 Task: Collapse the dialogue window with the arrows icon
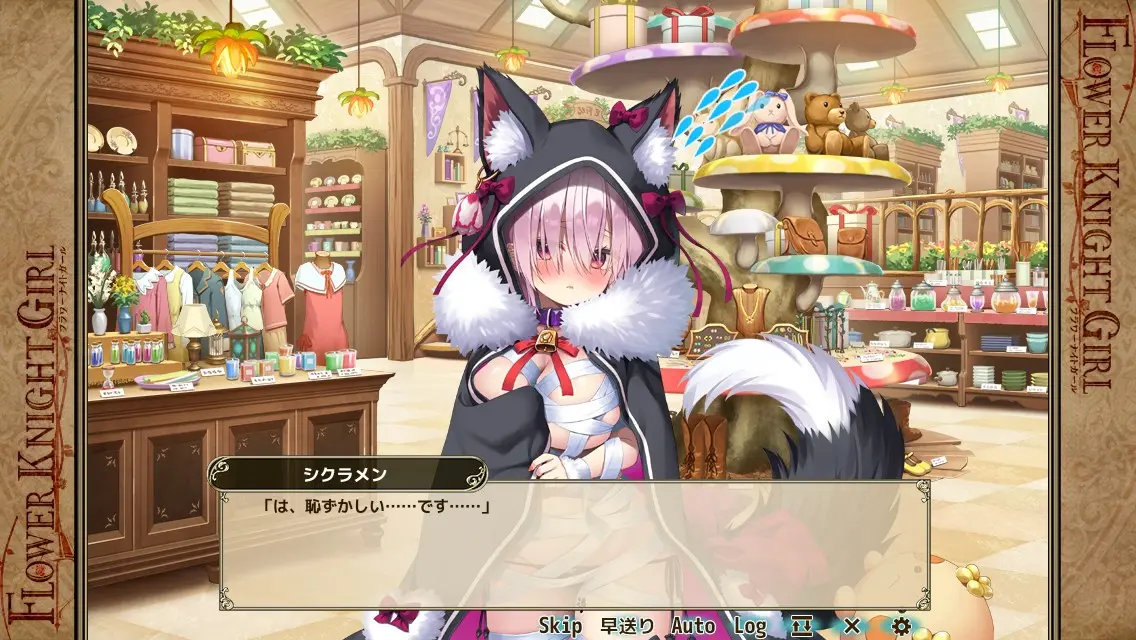pyautogui.click(x=802, y=626)
